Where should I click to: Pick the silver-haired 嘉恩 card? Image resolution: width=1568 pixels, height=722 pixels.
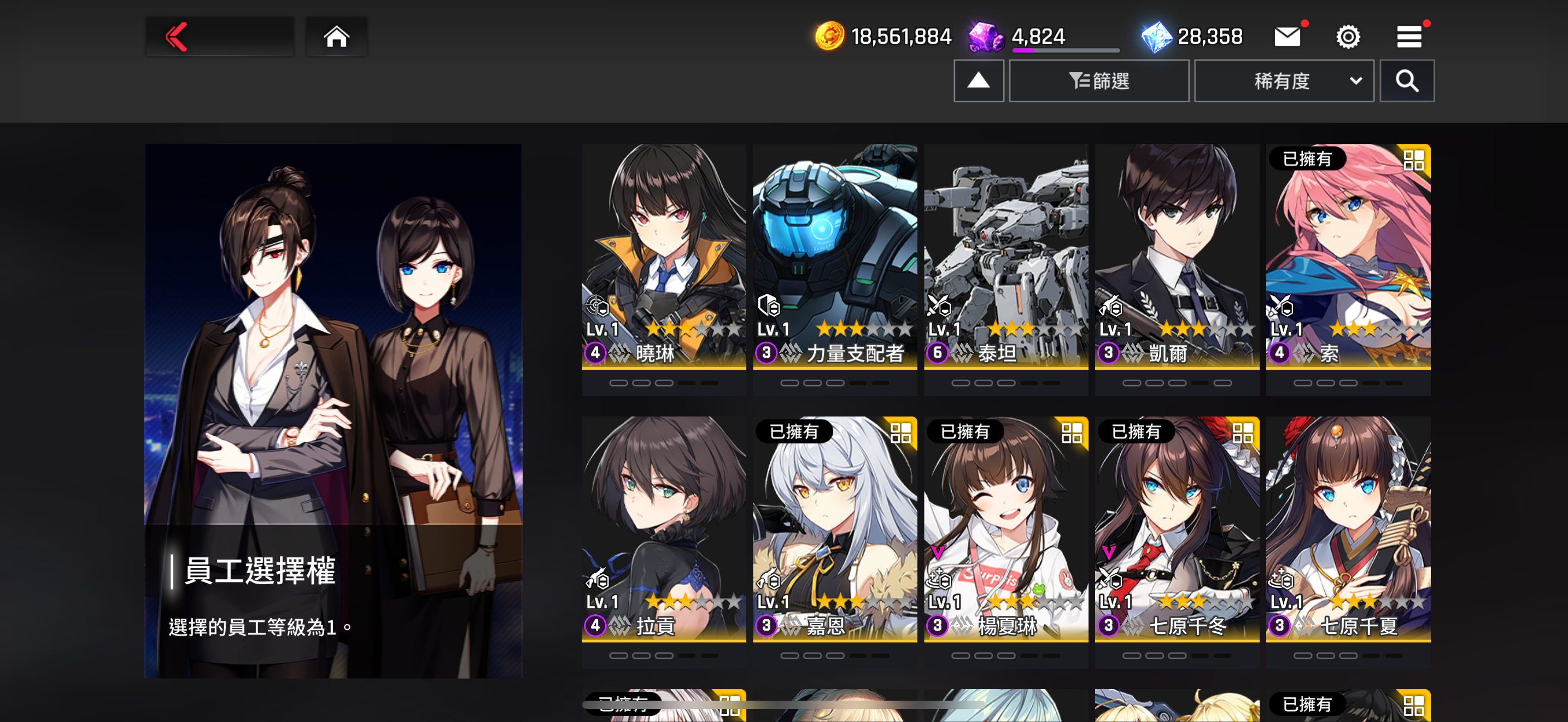[834, 528]
